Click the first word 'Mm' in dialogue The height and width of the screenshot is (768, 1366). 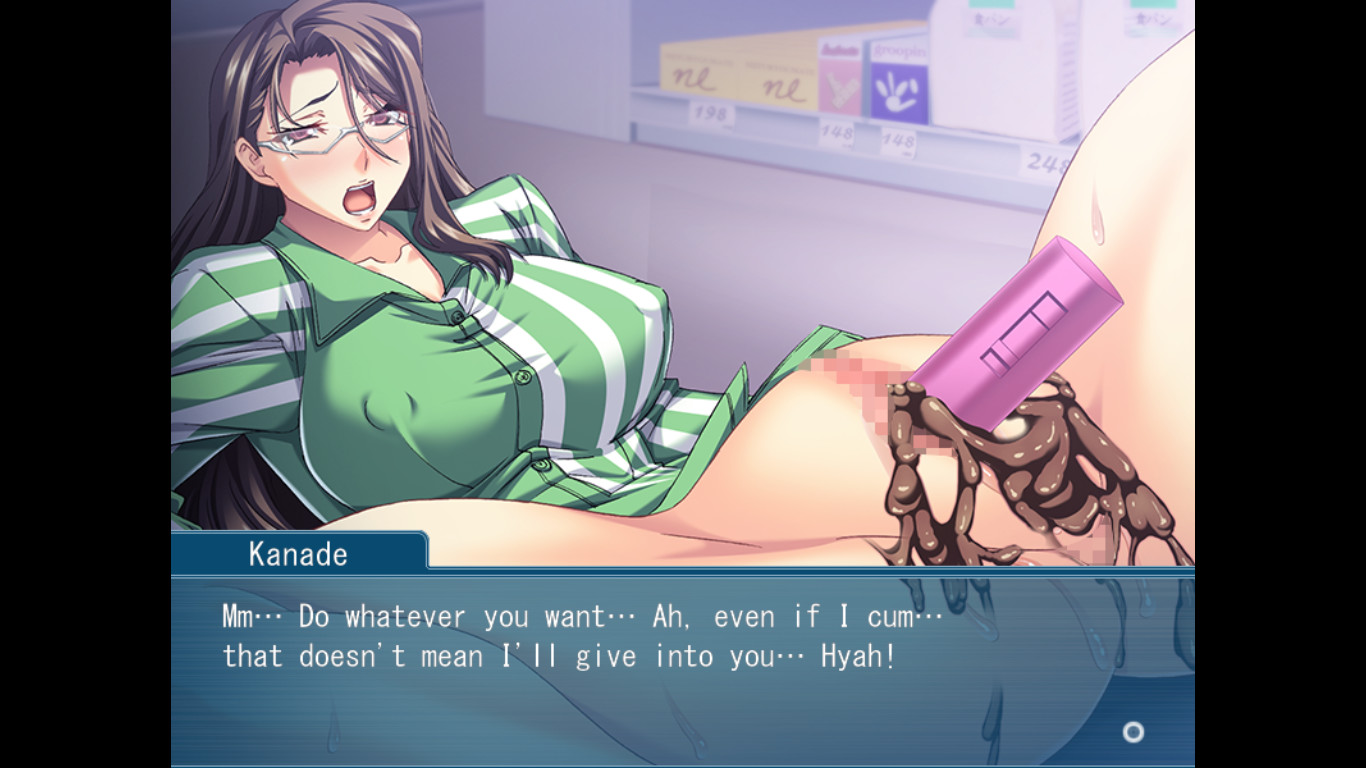coord(237,616)
